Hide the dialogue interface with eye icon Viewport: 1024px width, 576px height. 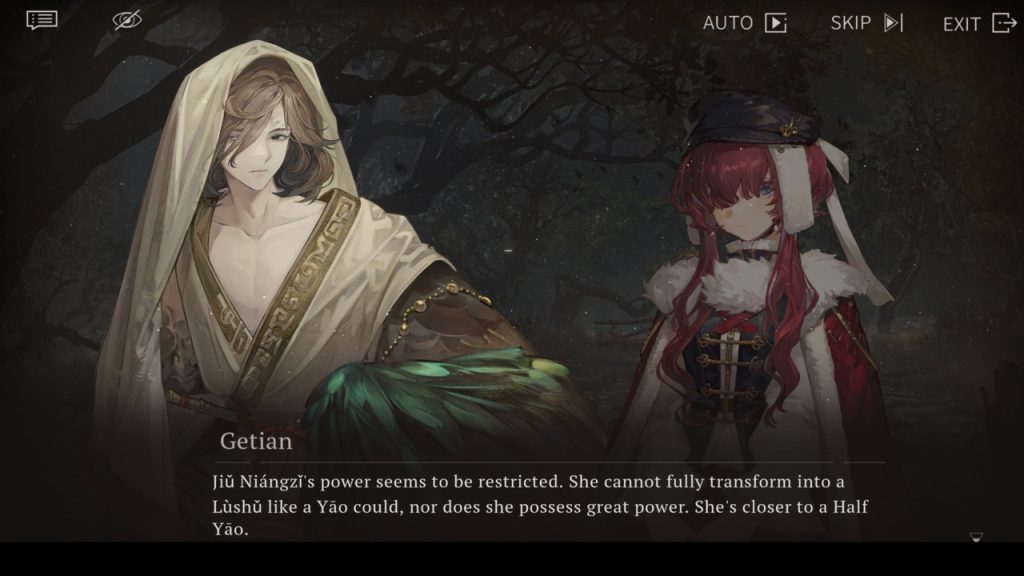[127, 20]
